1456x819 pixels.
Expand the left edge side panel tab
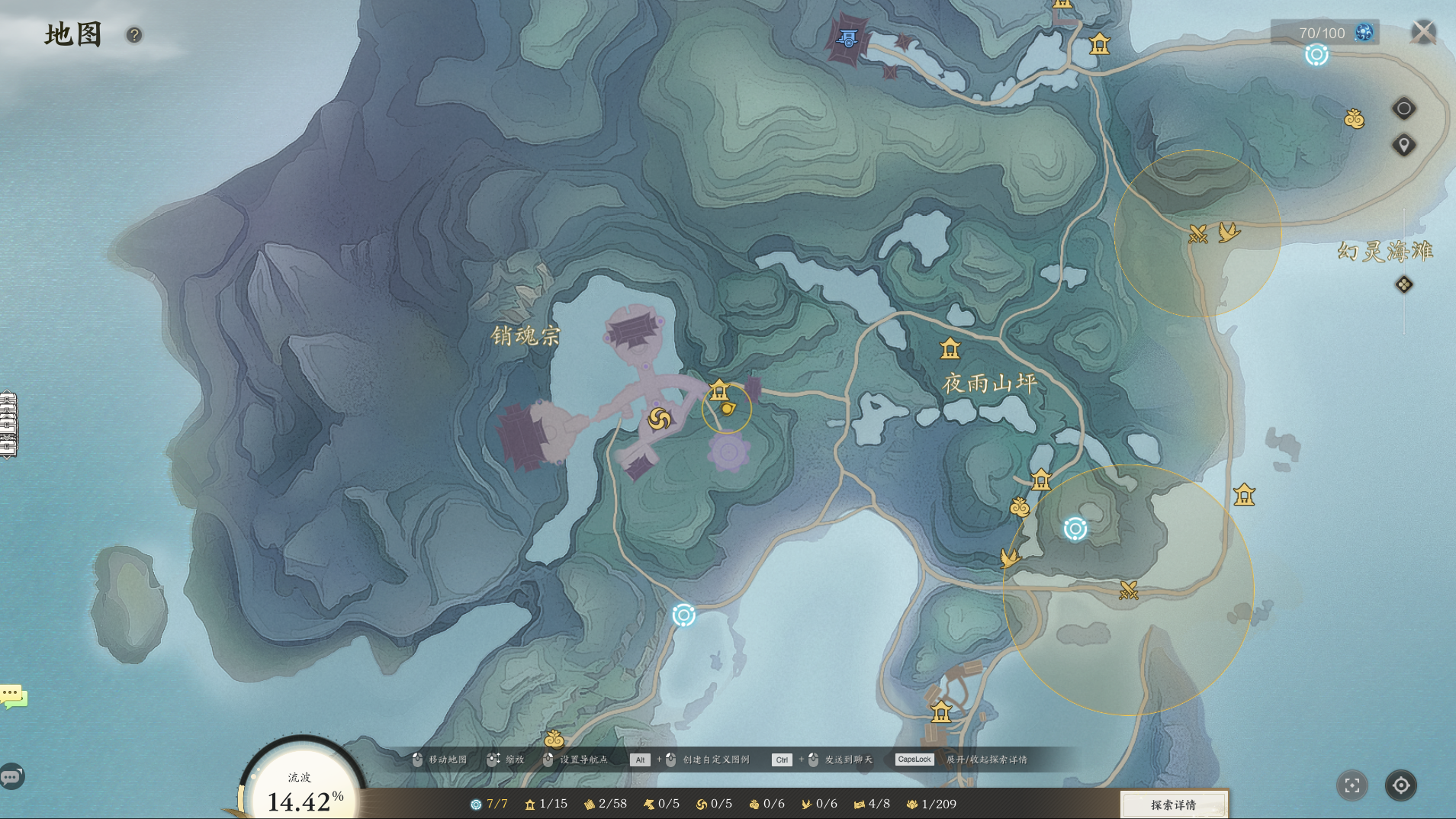(8, 425)
